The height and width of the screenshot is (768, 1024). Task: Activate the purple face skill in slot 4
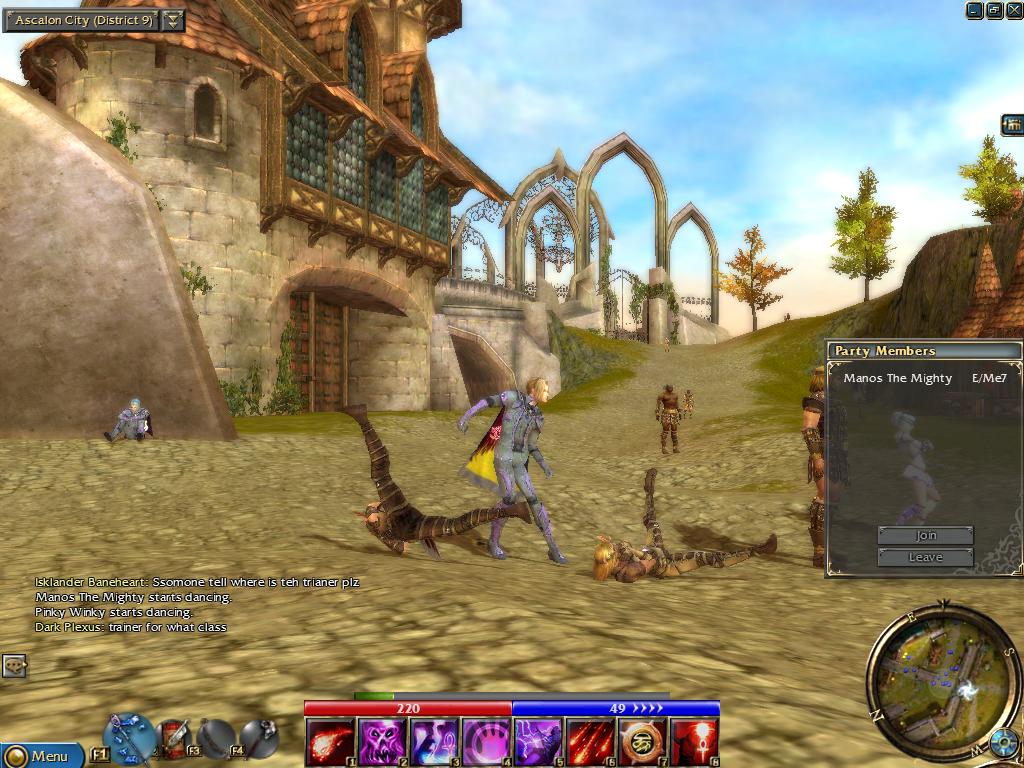[x=486, y=742]
